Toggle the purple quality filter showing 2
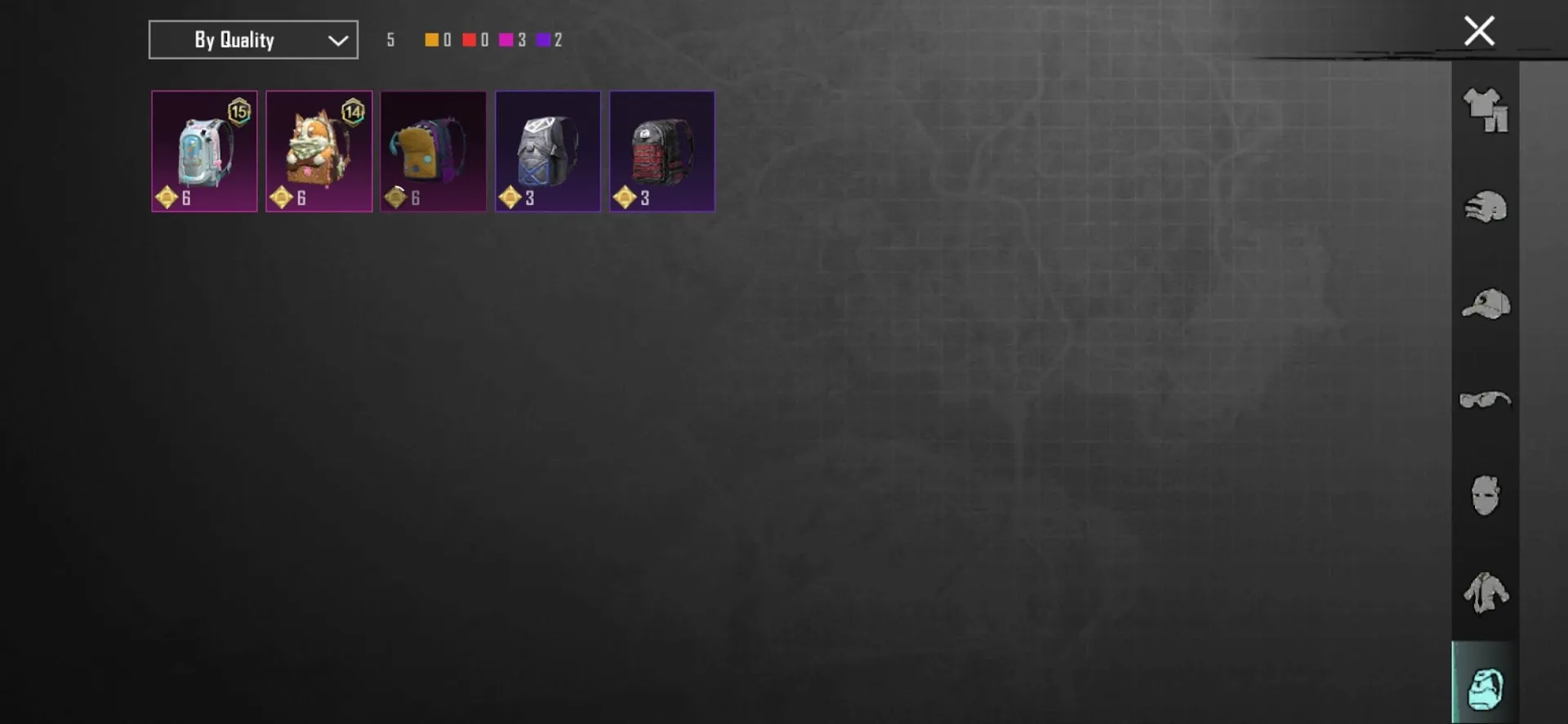 click(545, 39)
